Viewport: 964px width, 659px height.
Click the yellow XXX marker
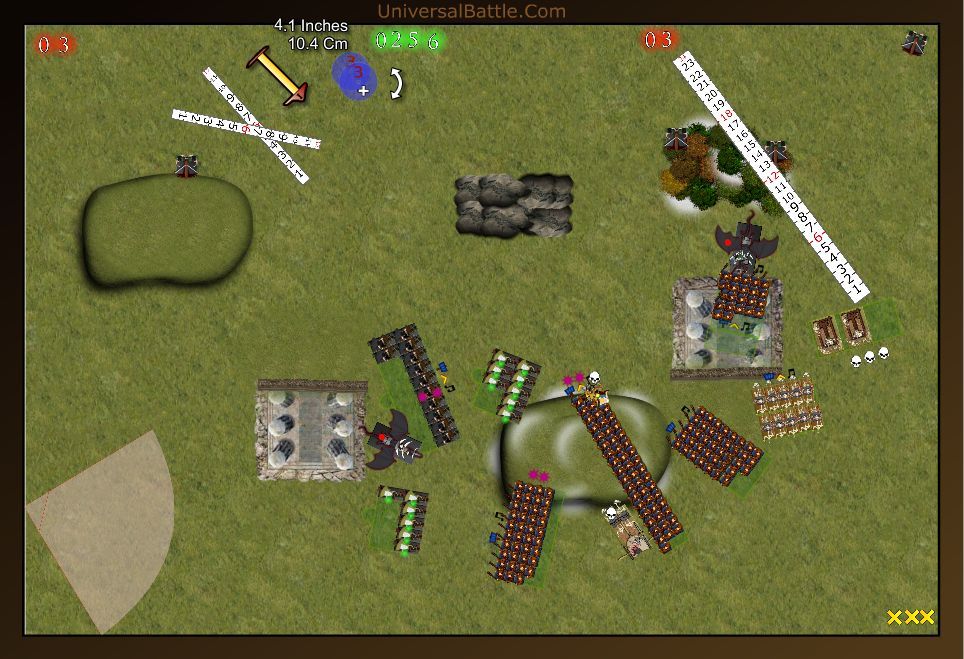910,617
